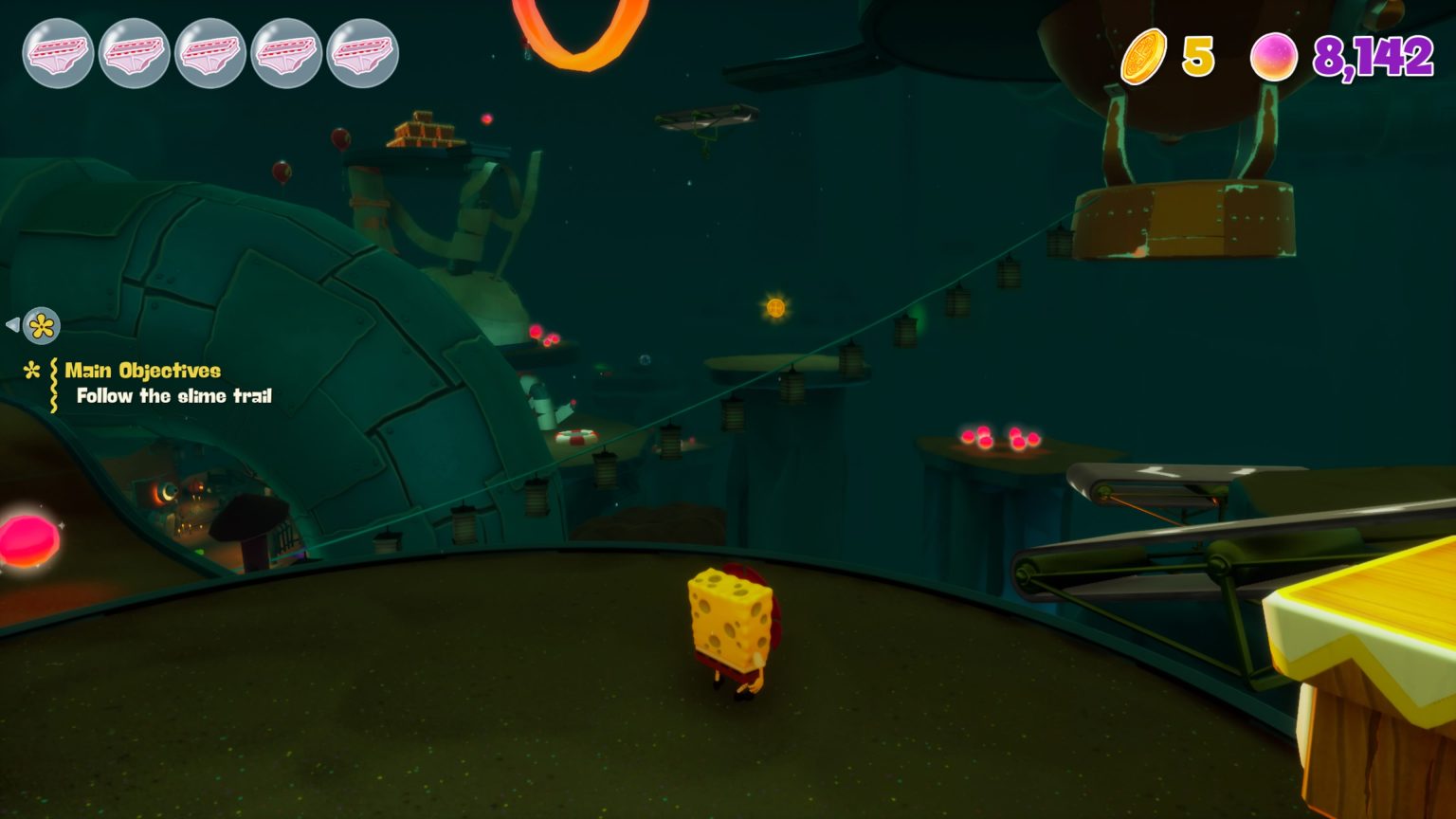
Task: Click the middle underwear health bubble
Action: 210,54
